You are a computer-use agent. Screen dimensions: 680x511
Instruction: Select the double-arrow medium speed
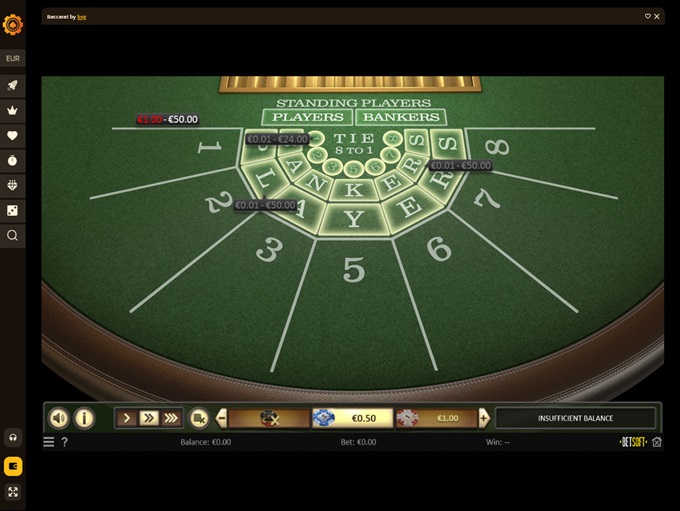(x=149, y=417)
